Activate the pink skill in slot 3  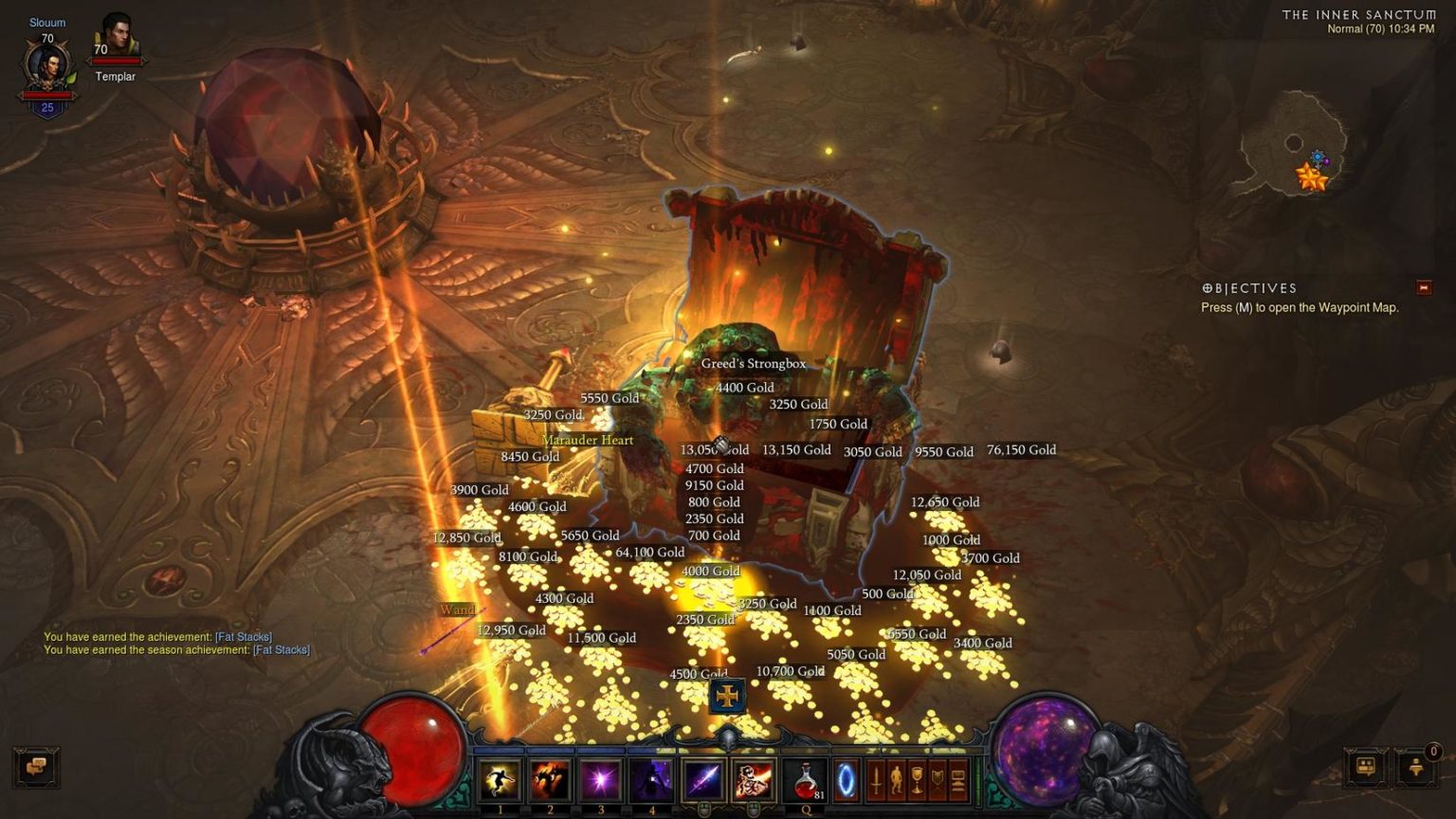coord(601,778)
